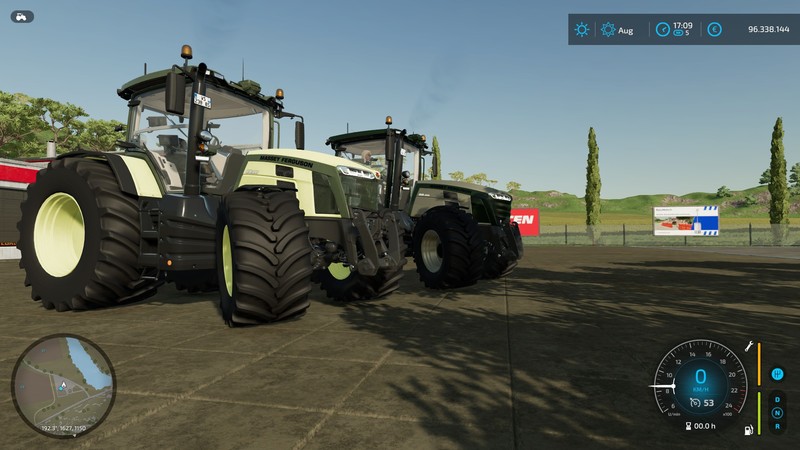Click the clock icon next to 17:09
The width and height of the screenshot is (800, 450).
point(661,30)
